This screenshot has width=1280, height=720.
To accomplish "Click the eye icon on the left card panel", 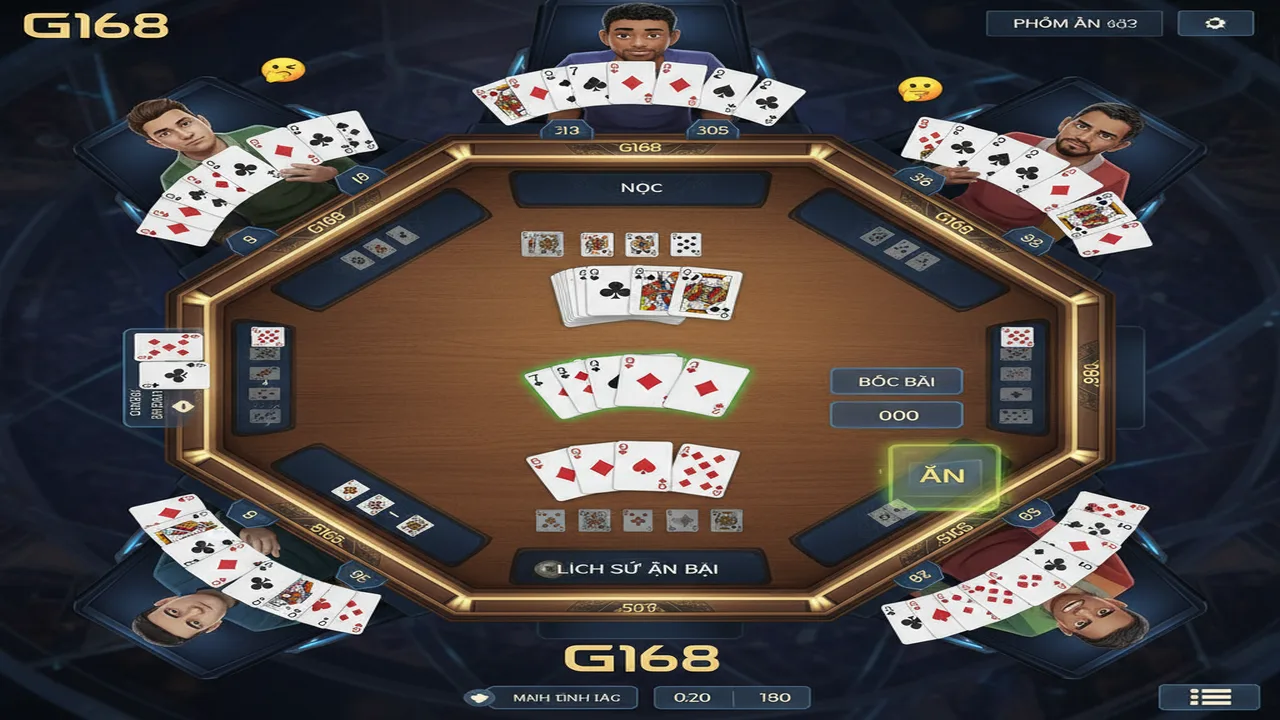I will tap(183, 404).
